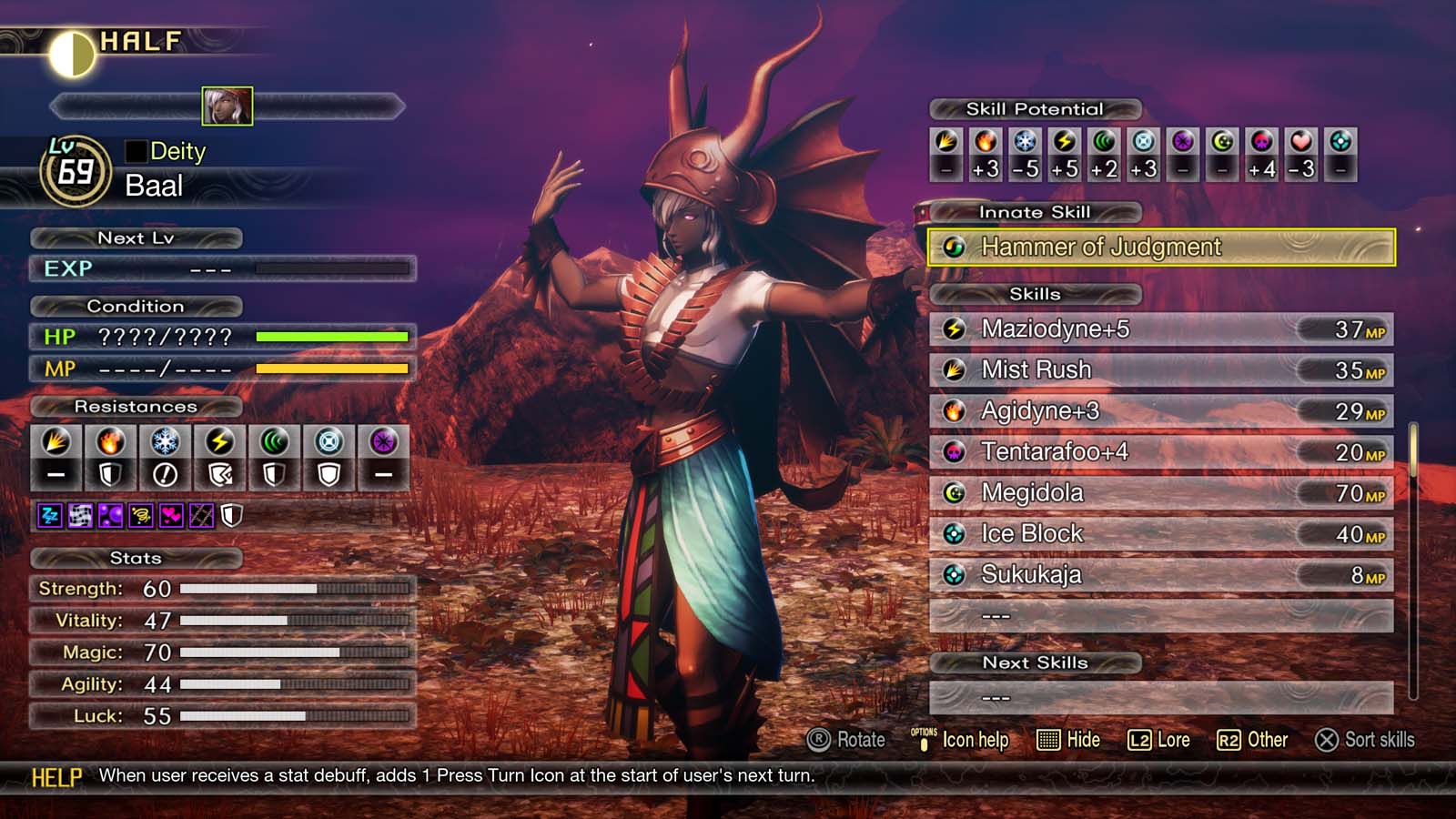Screen dimensions: 1456x819
Task: Click the green HP bar
Action: (333, 337)
